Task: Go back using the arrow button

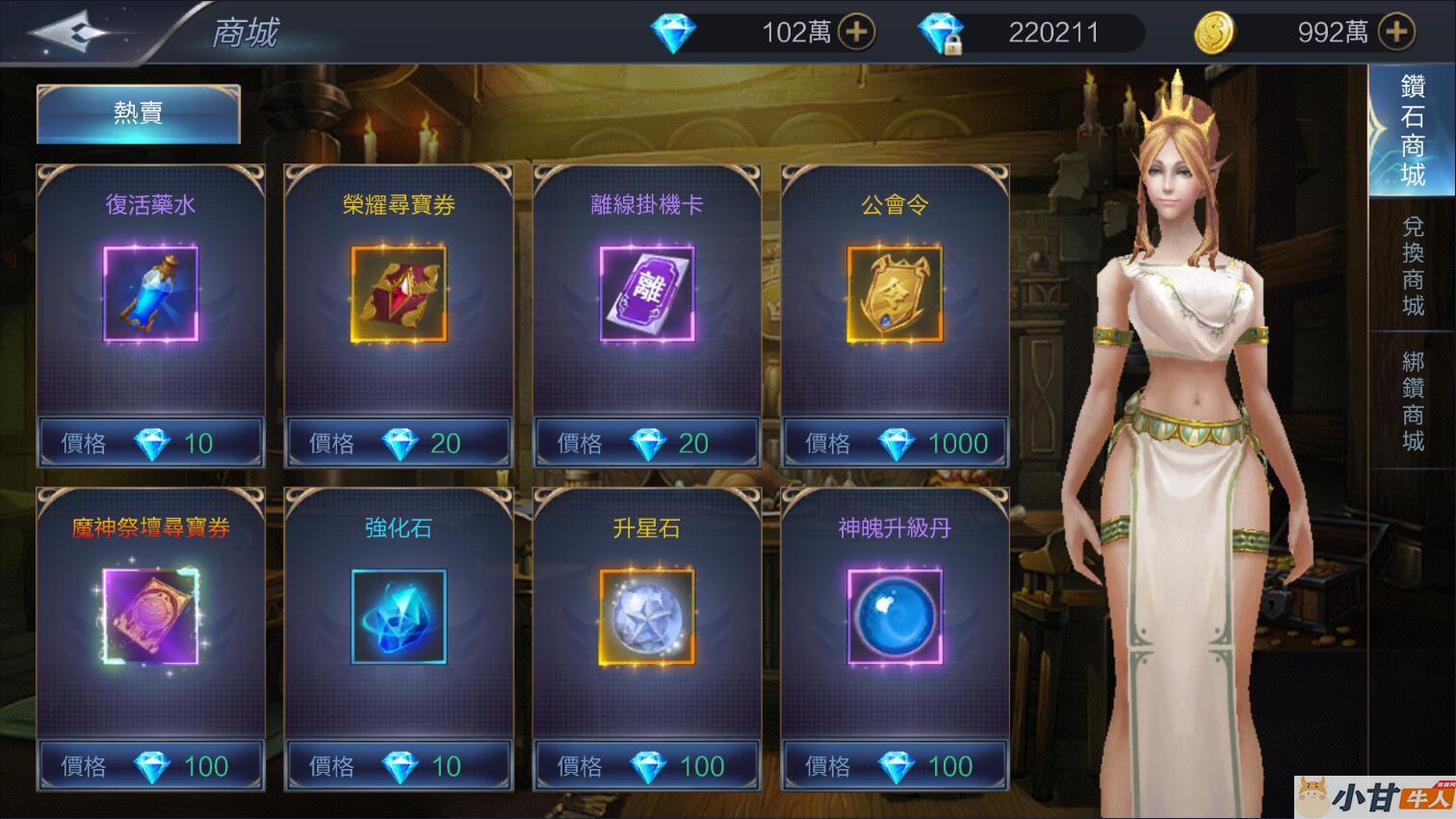Action: 72,32
